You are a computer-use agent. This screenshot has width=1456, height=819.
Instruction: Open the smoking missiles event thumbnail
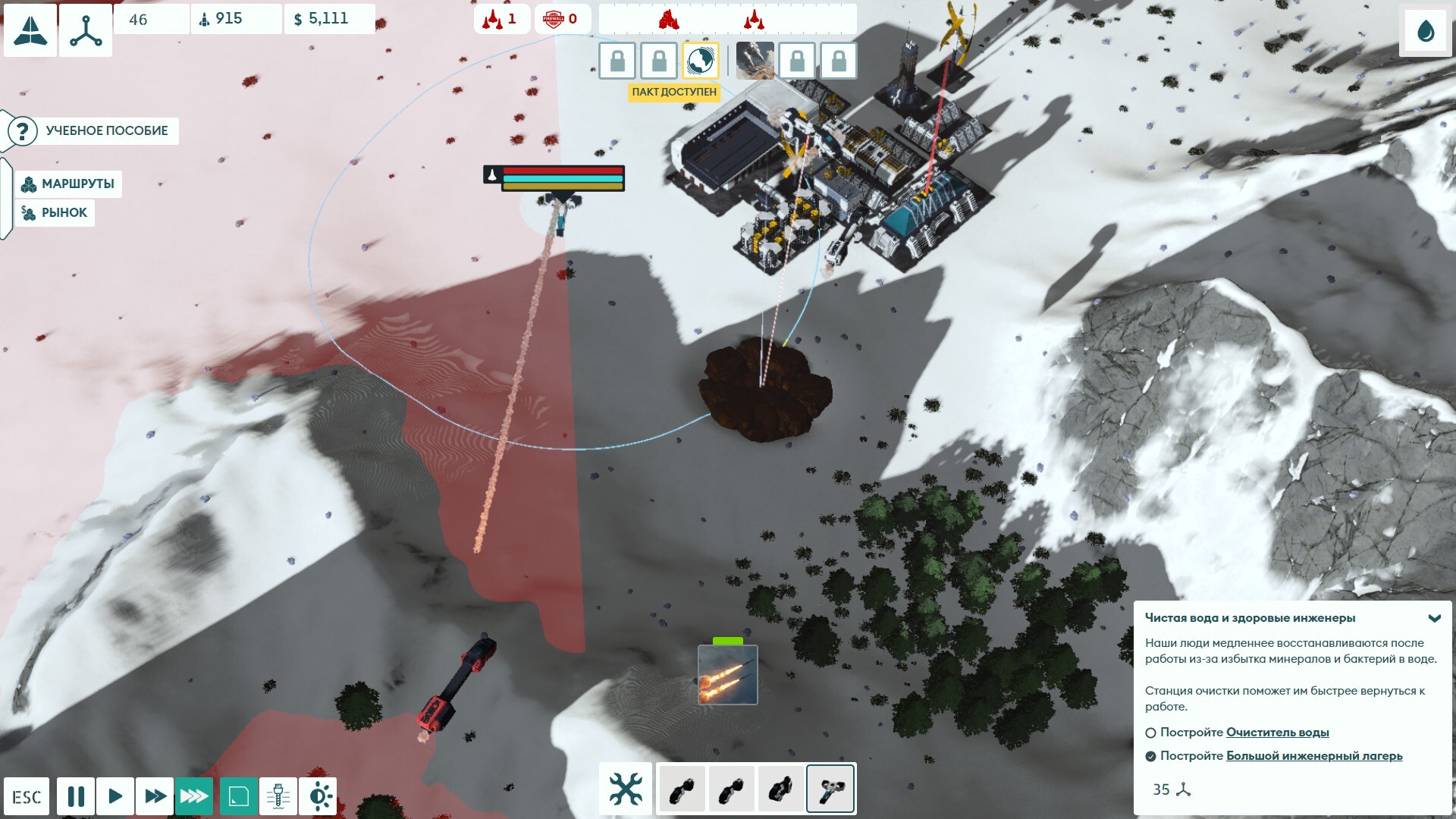[x=755, y=61]
